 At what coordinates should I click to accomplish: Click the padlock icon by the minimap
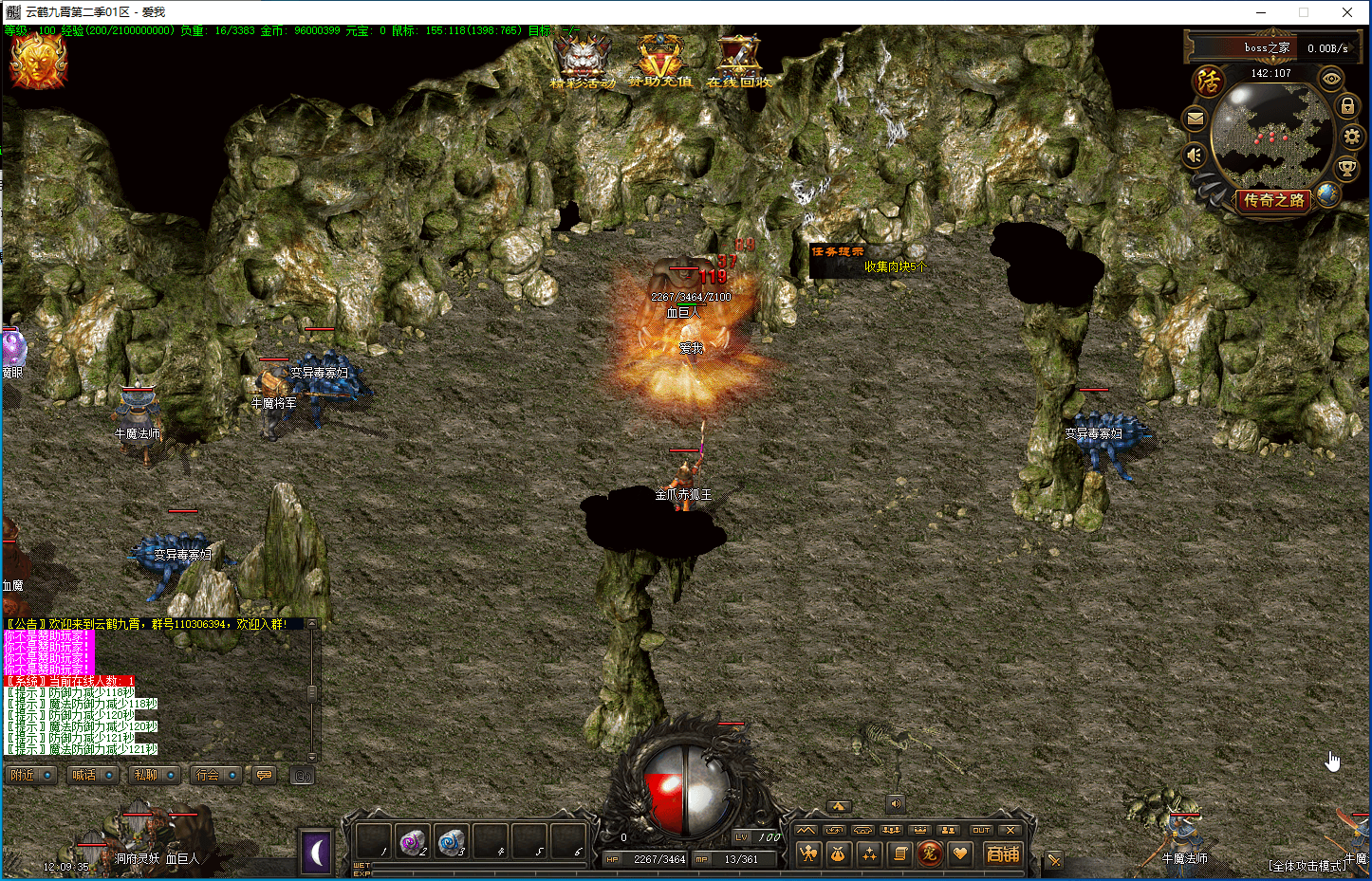(1346, 105)
